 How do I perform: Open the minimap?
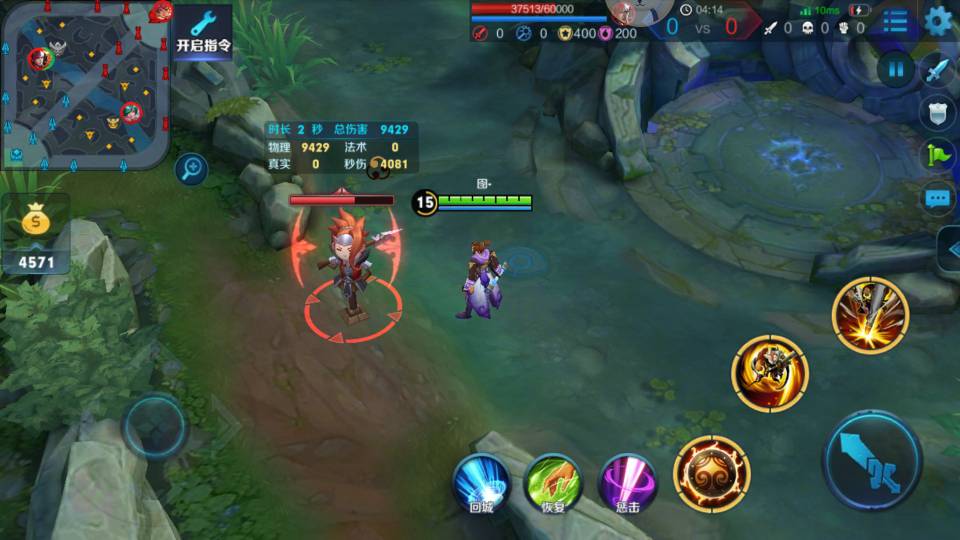tap(84, 84)
